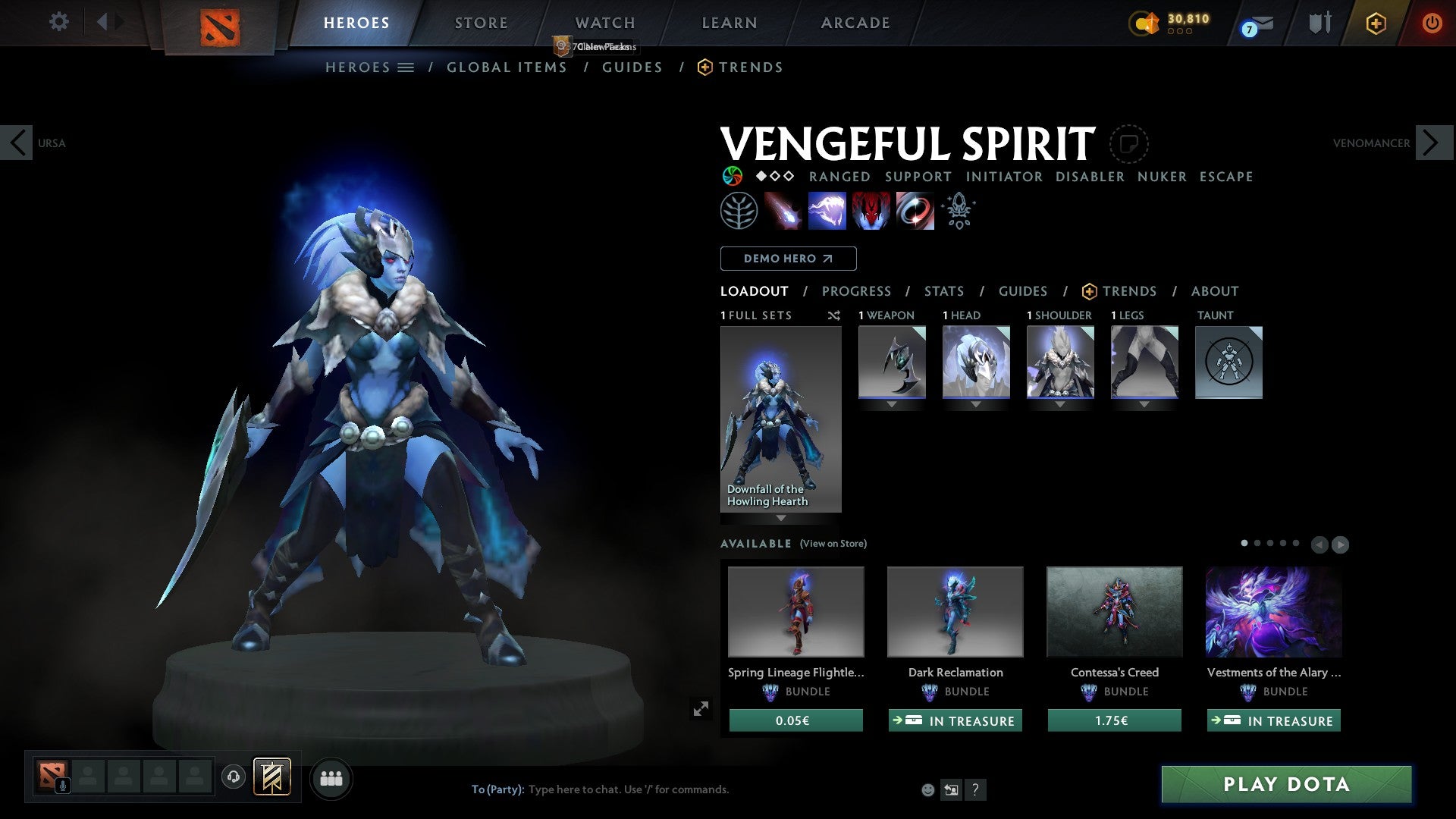The image size is (1456, 819).
Task: Open the Arcade menu item
Action: 855,23
